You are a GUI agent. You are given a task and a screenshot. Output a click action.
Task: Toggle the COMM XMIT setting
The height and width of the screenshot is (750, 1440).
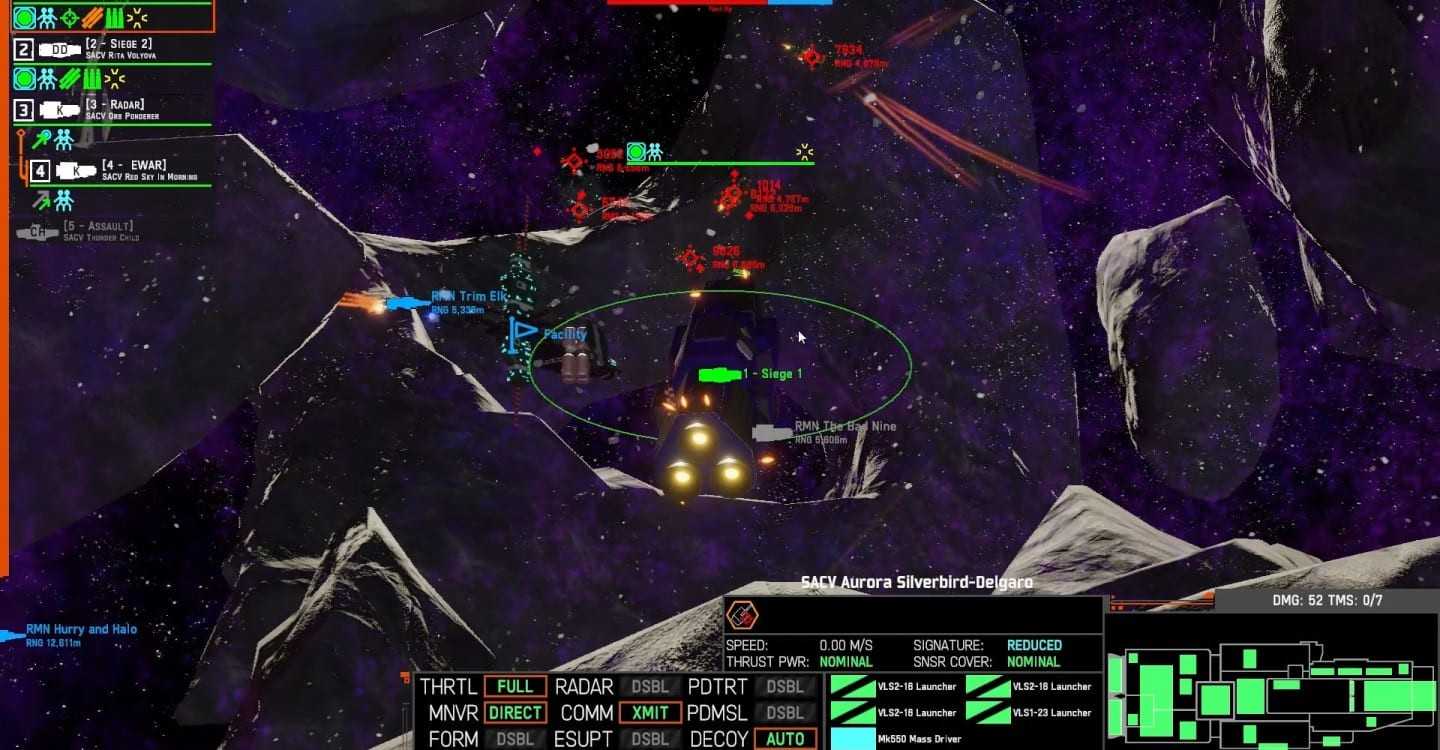[649, 713]
